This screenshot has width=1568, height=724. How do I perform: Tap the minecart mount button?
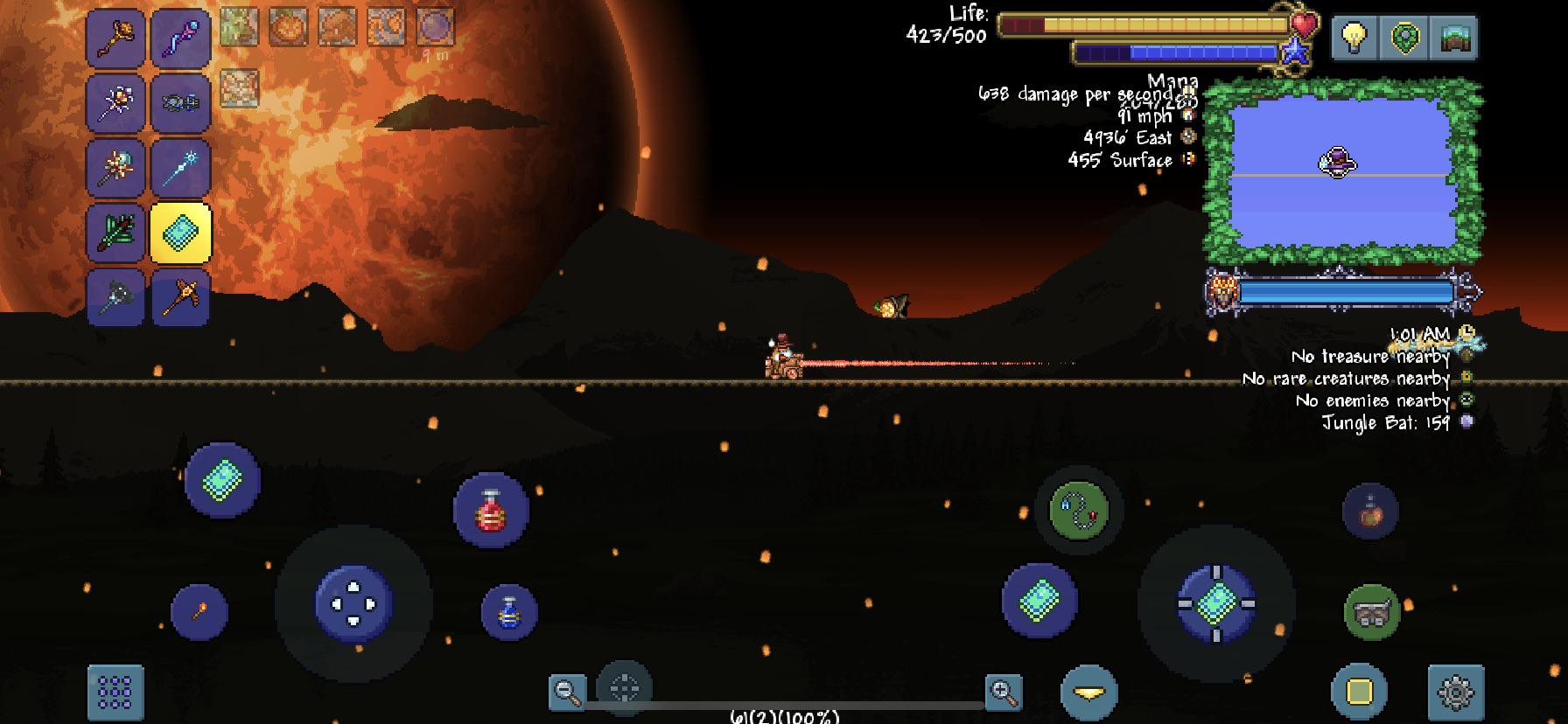click(1370, 612)
